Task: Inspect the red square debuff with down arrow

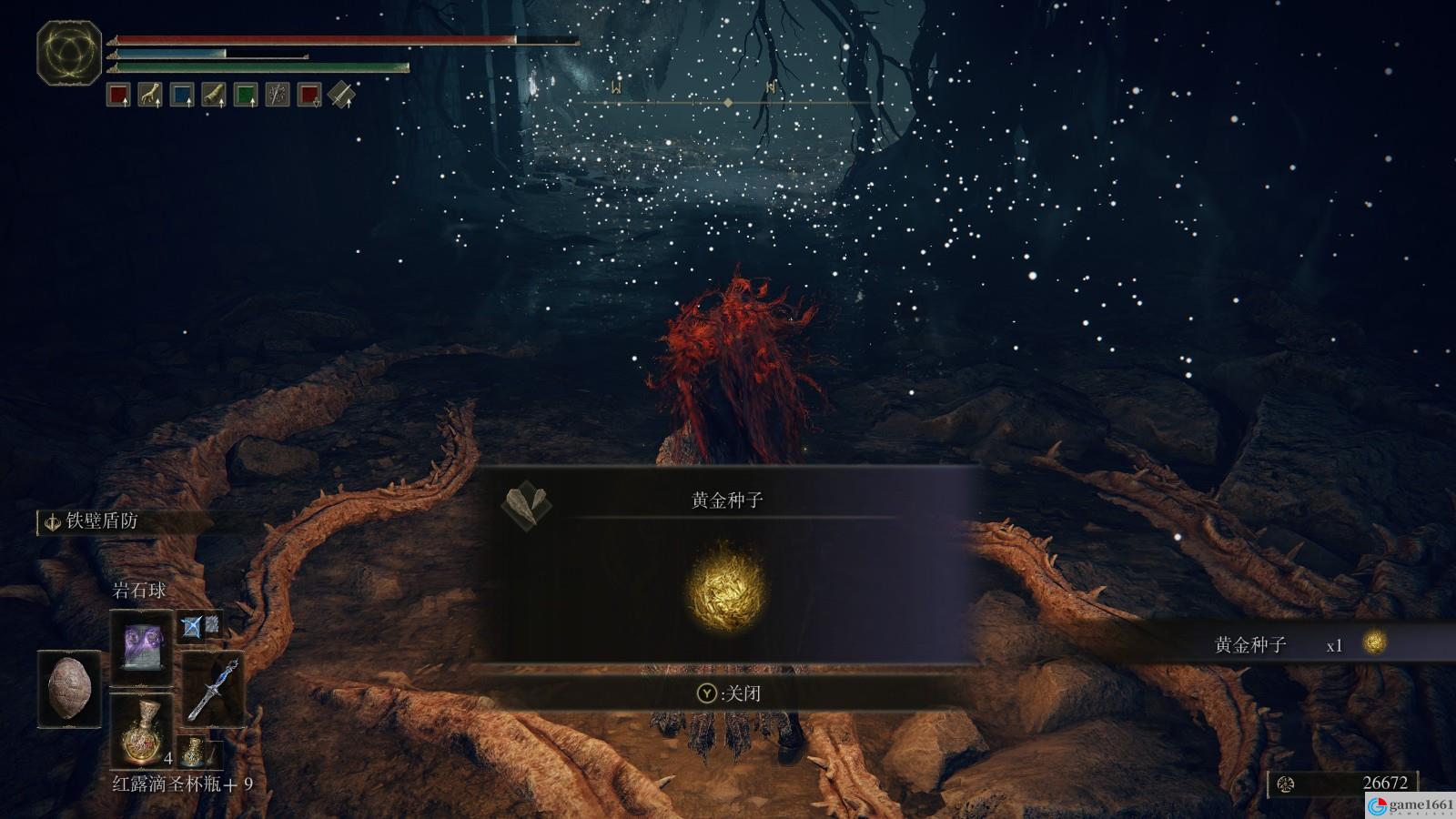Action: click(x=309, y=95)
